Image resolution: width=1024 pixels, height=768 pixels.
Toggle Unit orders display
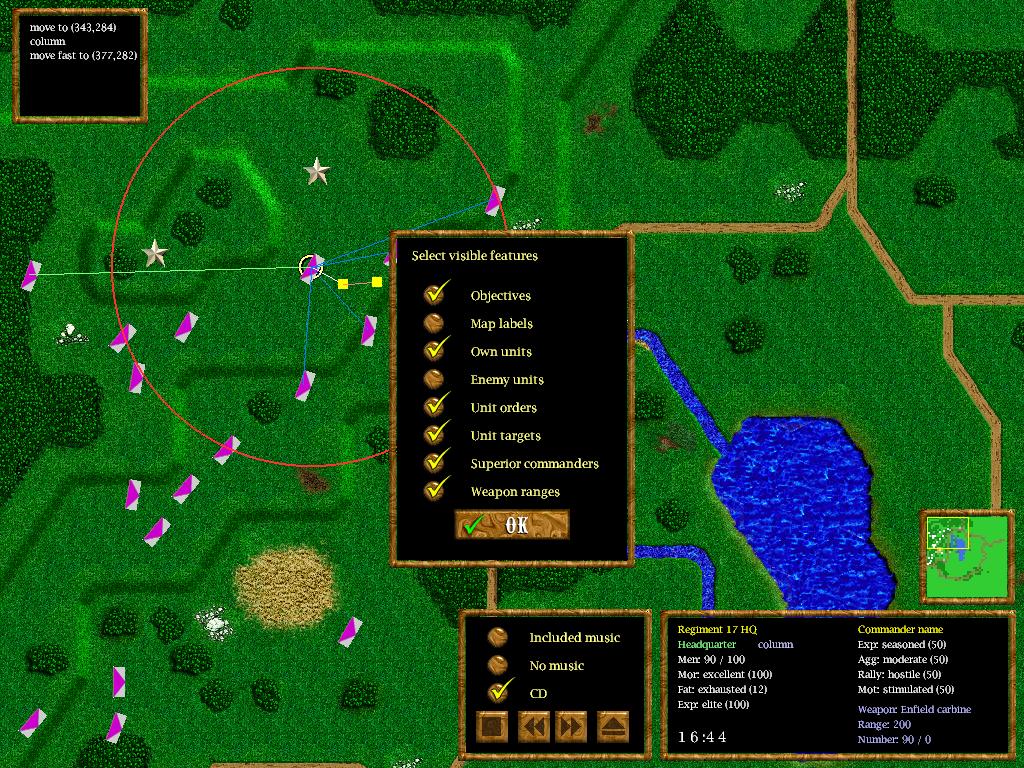(x=435, y=407)
